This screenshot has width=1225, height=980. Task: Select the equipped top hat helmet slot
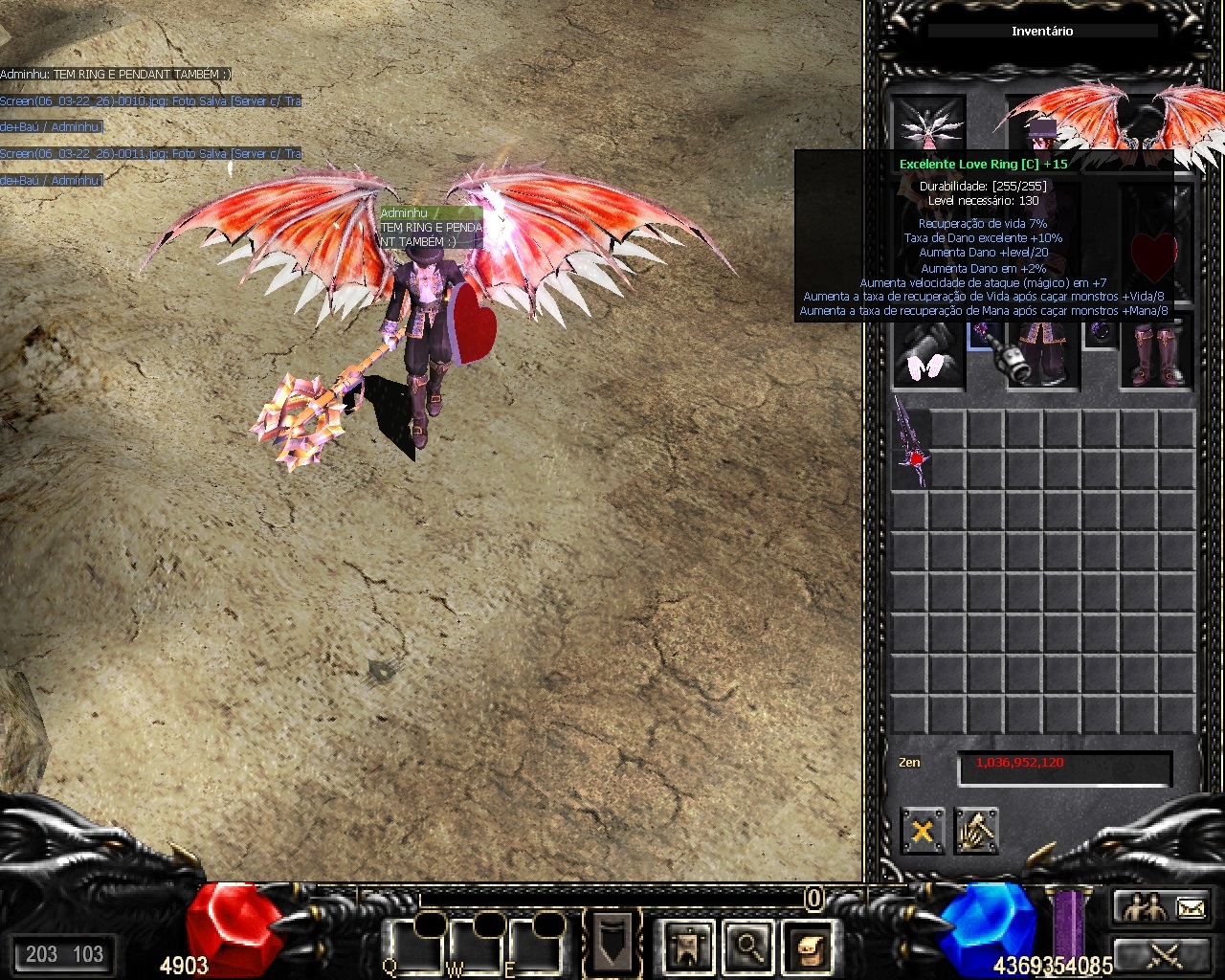coord(1041,126)
